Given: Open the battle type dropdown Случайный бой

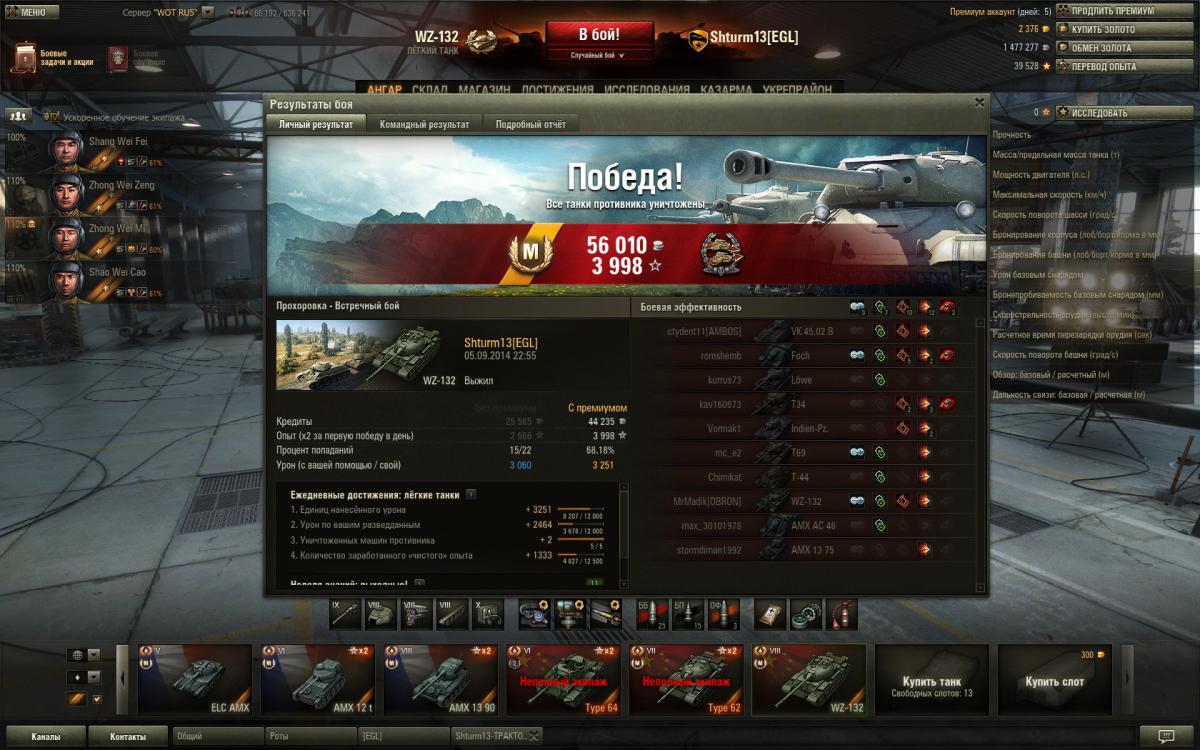Looking at the screenshot, I should tap(599, 56).
